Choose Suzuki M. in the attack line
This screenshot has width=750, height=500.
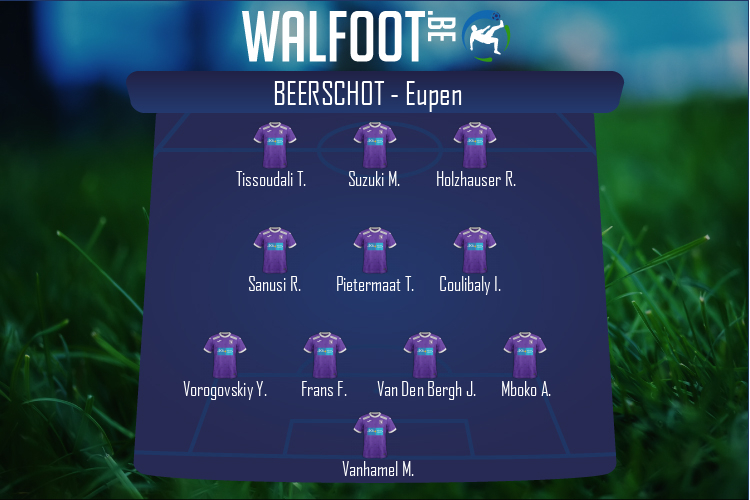point(374,146)
